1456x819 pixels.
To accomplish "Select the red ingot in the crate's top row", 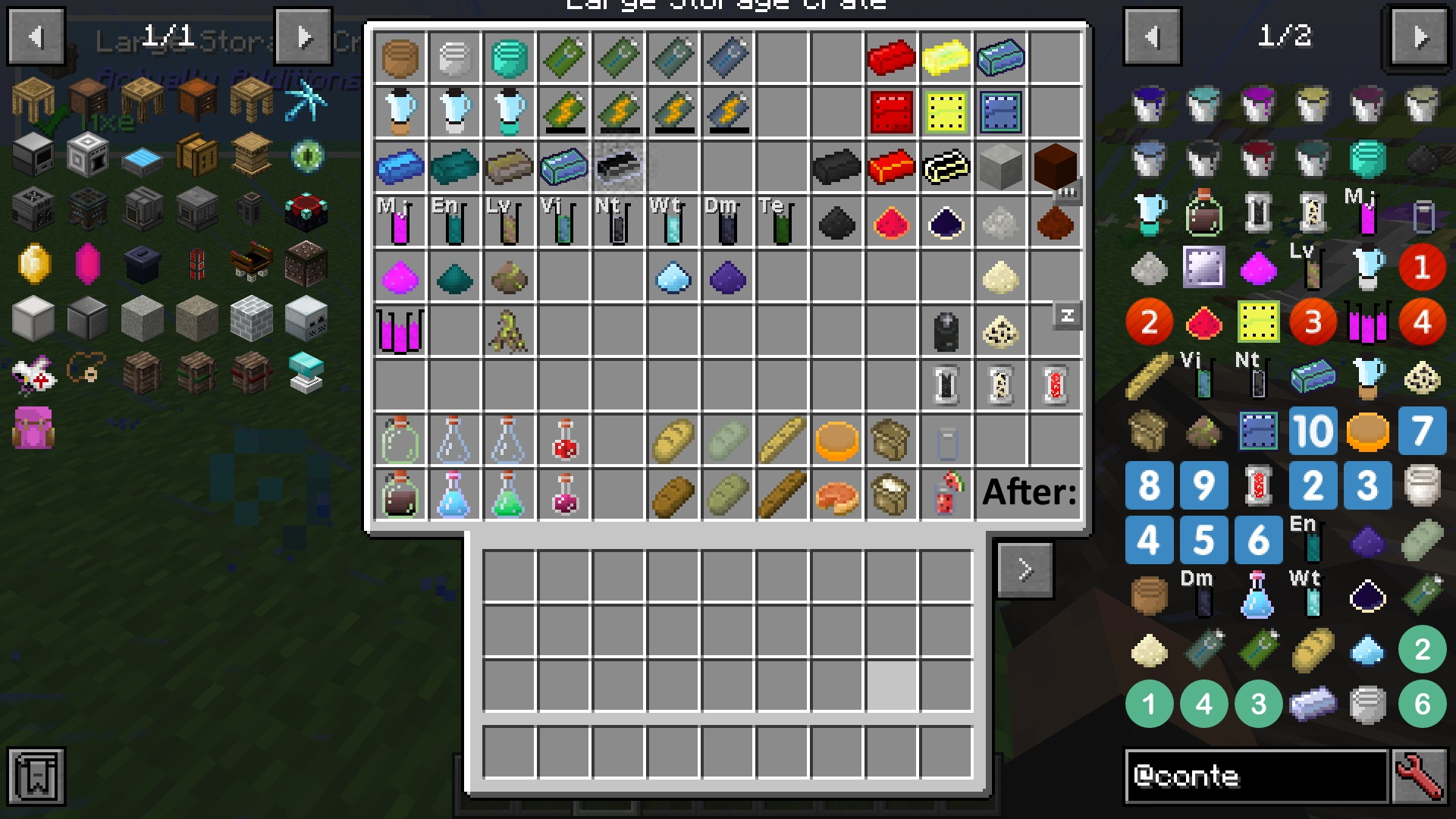I will (891, 58).
